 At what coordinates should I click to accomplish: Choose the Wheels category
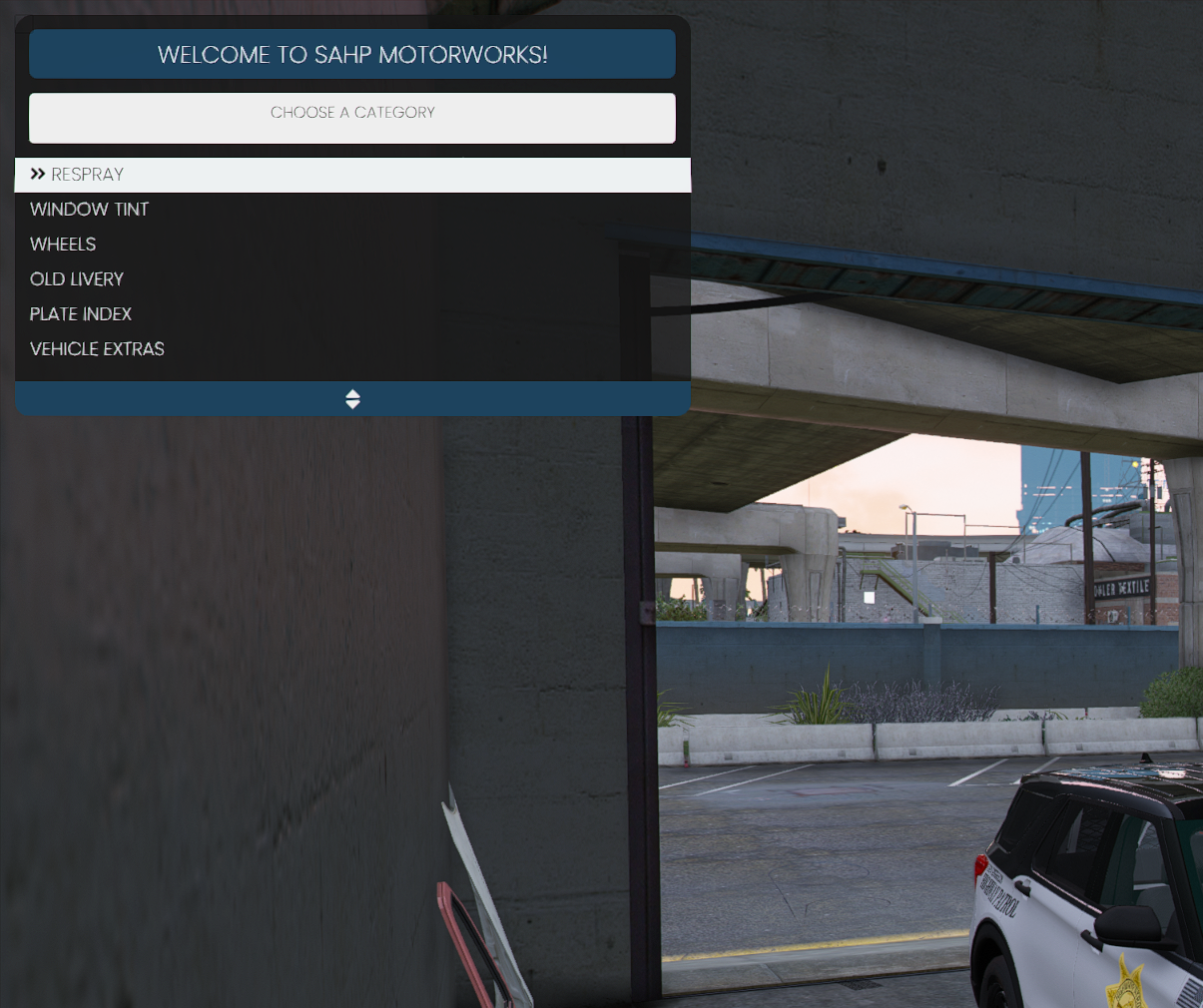64,245
